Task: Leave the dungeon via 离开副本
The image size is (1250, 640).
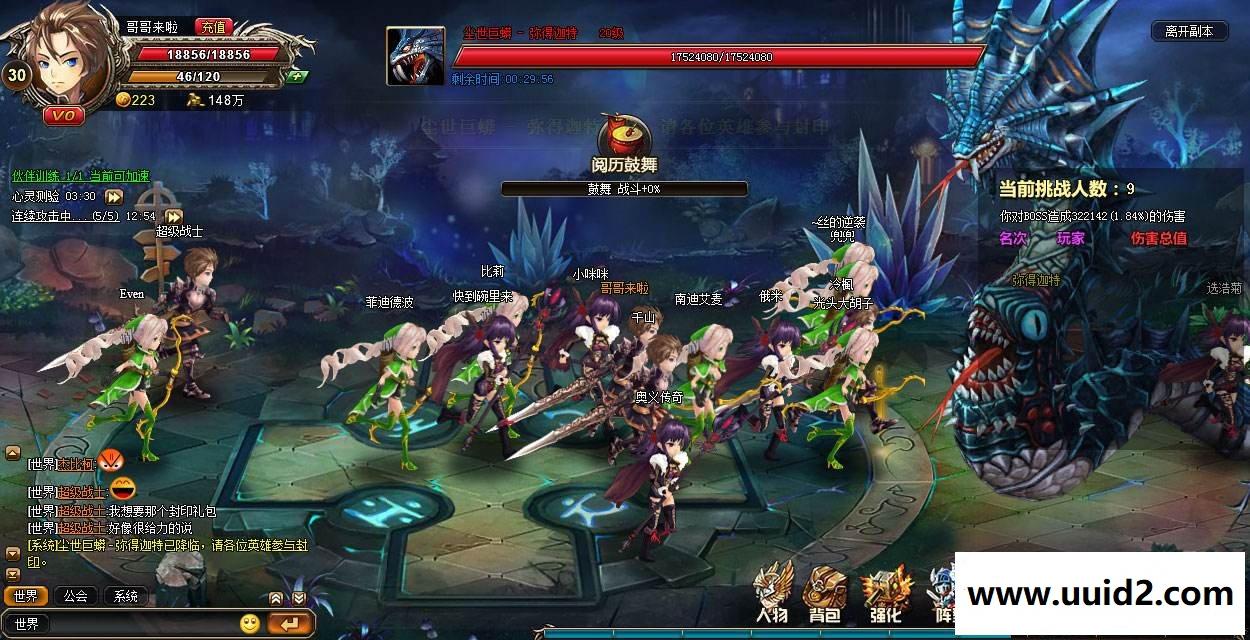Action: (1188, 31)
